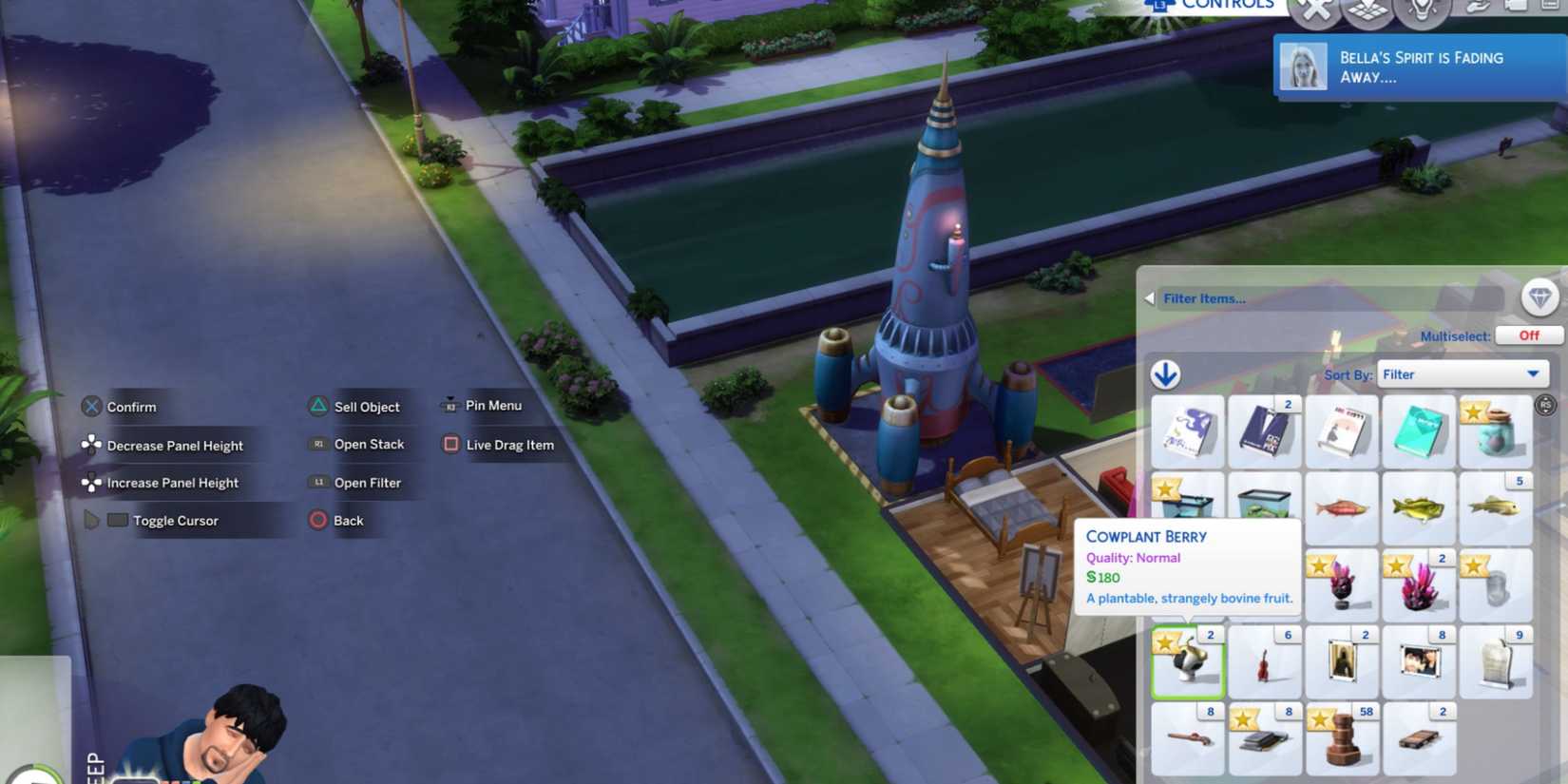Viewport: 1568px width, 784px height.
Task: Click the Confirm option
Action: [x=130, y=407]
